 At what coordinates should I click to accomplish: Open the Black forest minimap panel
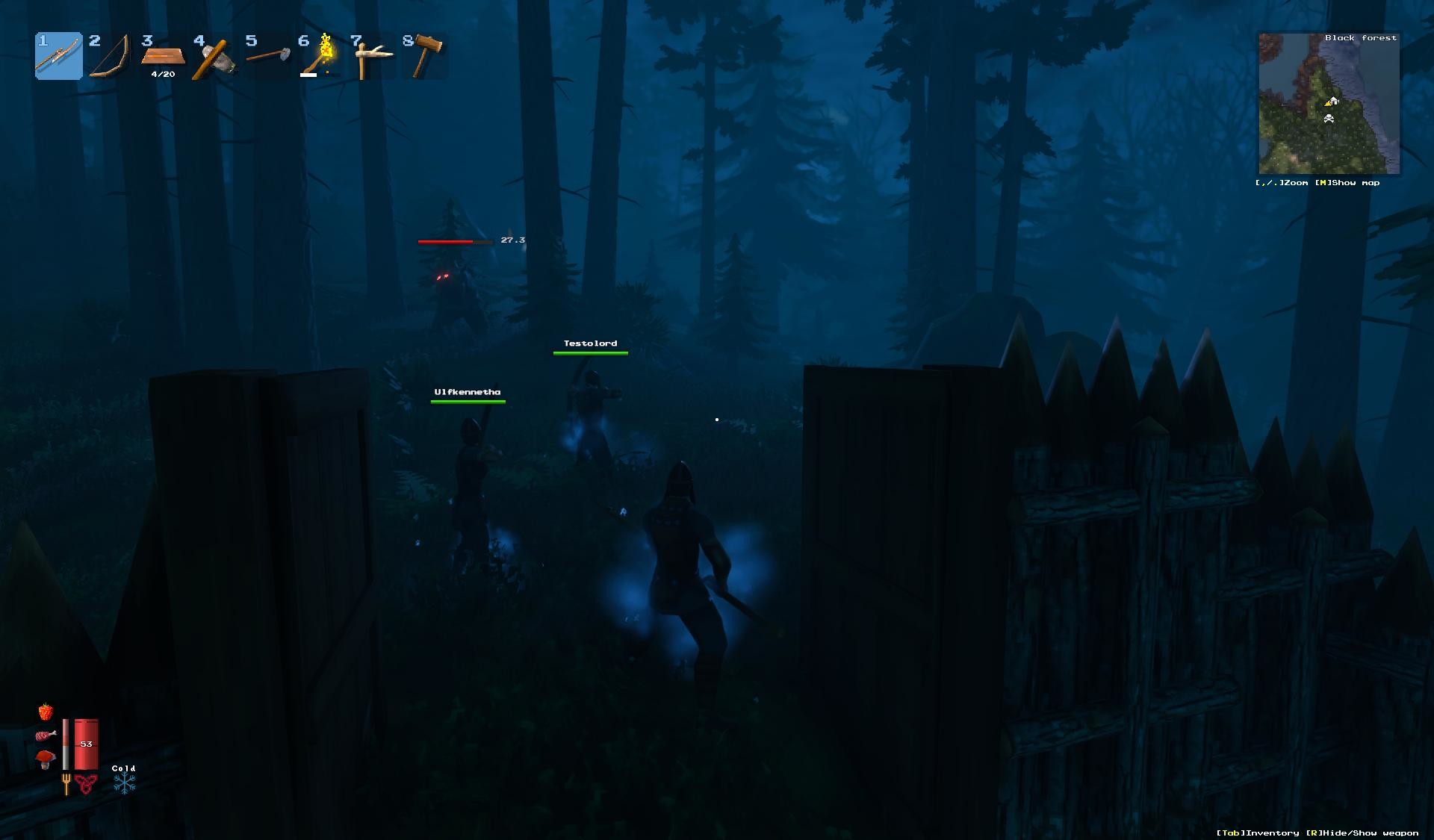click(x=1360, y=37)
